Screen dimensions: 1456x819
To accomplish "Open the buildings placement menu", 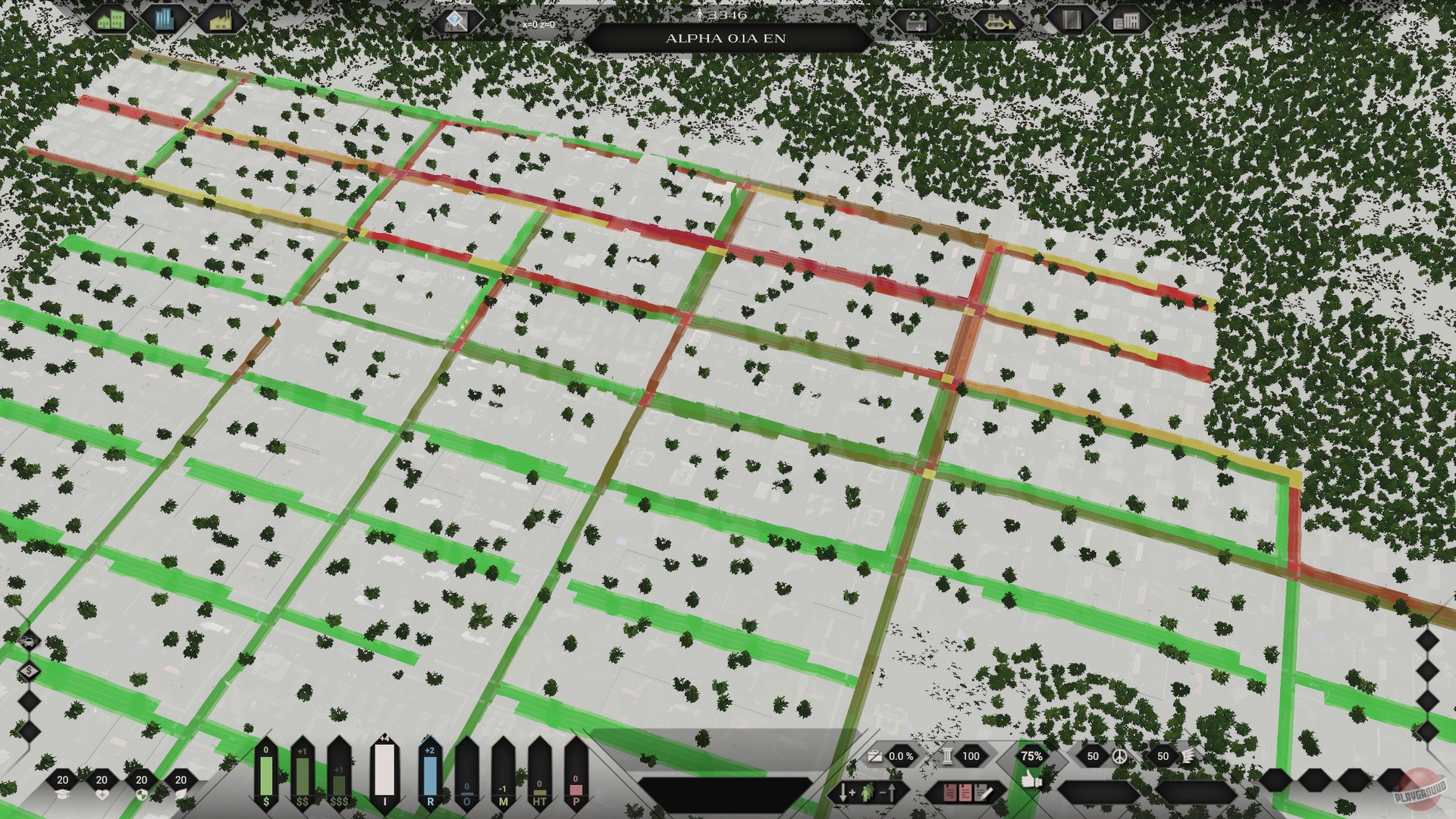I will (x=1128, y=21).
